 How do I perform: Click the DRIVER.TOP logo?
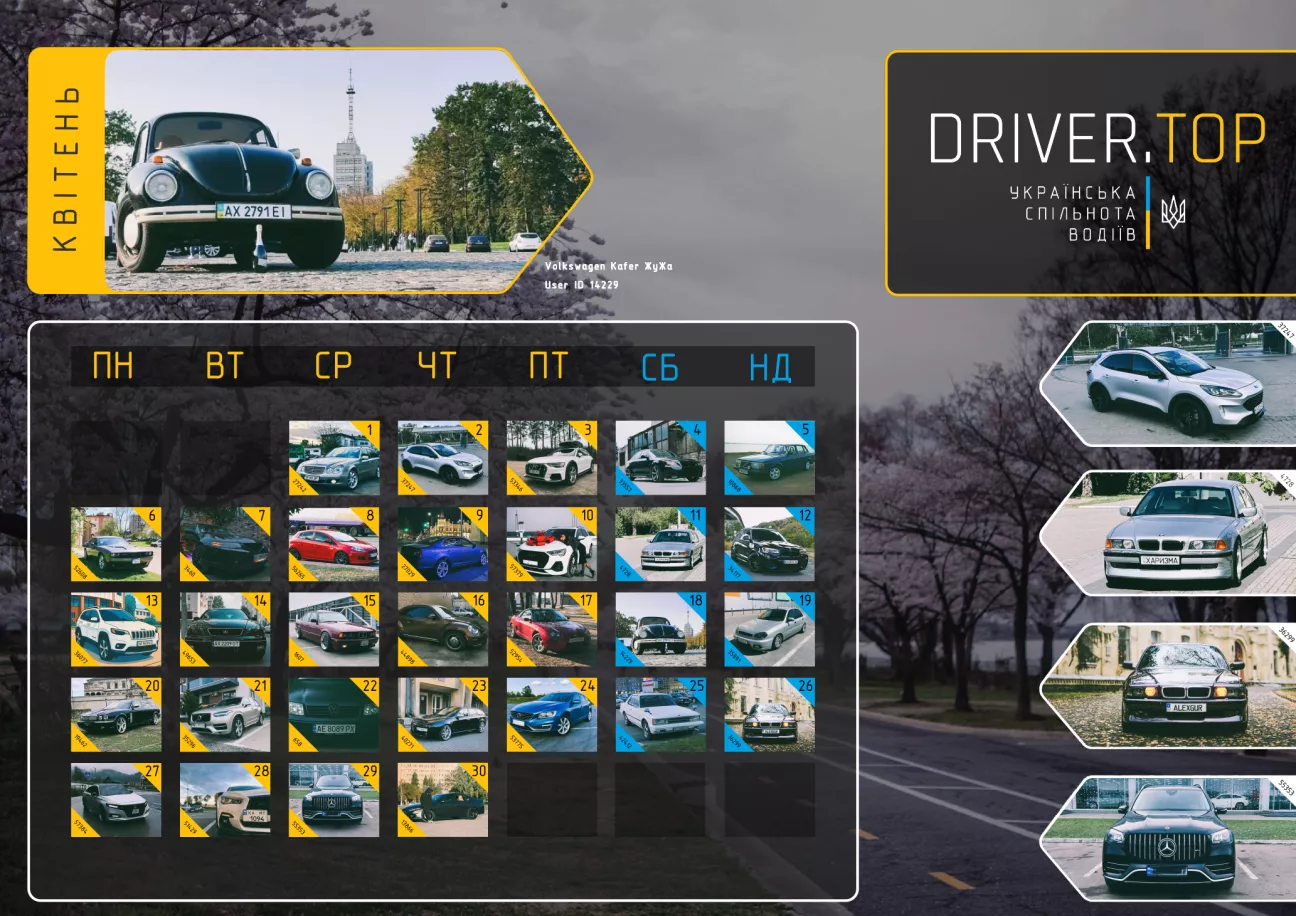(1097, 138)
